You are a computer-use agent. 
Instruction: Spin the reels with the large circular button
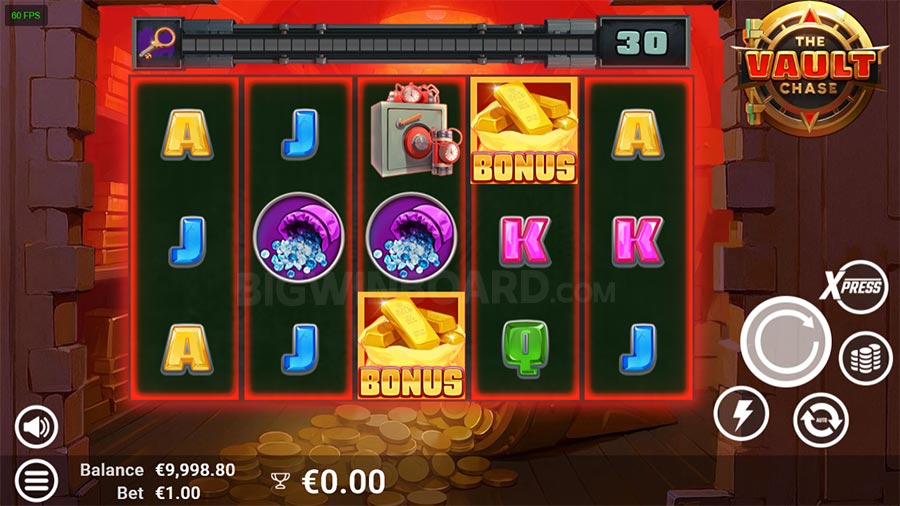click(786, 342)
